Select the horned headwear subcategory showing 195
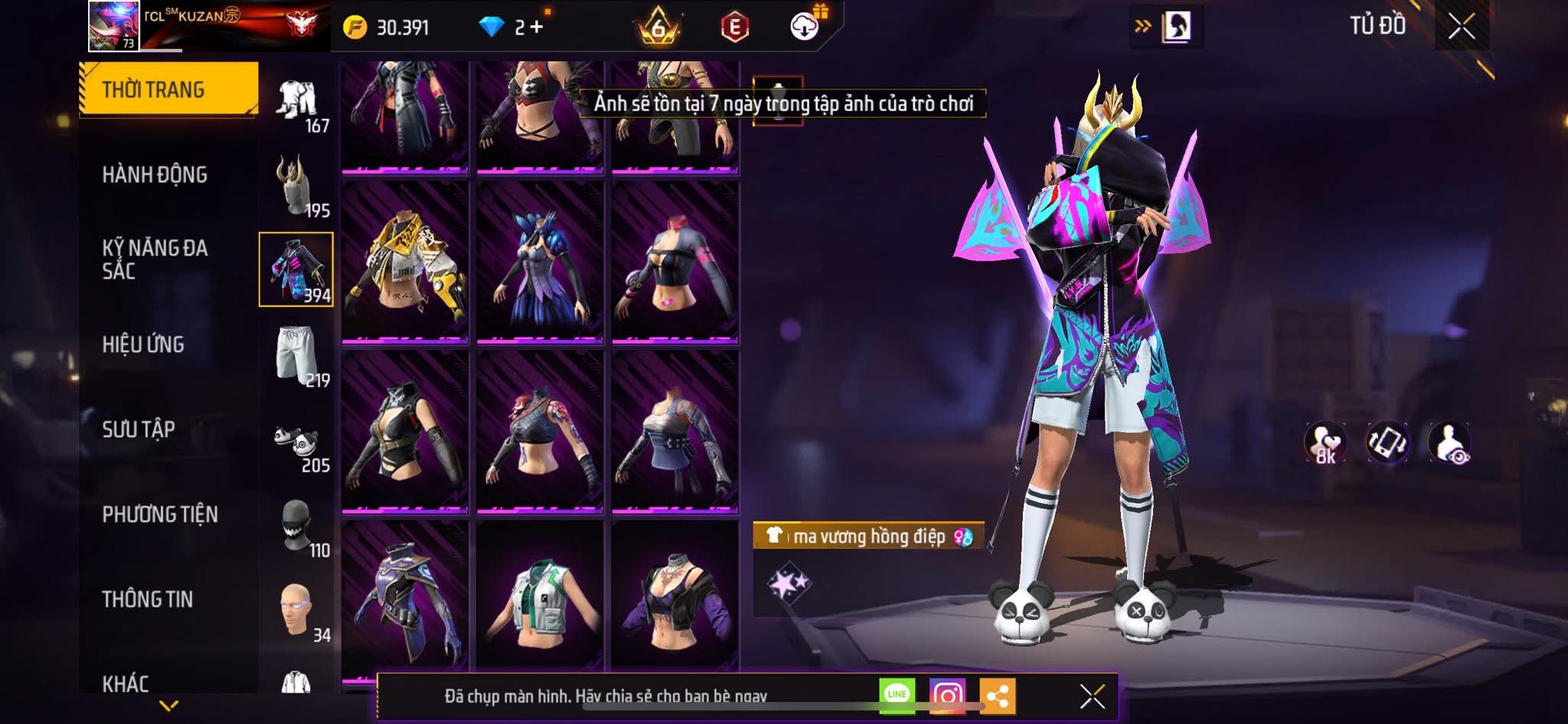The height and width of the screenshot is (724, 1568). click(x=297, y=186)
